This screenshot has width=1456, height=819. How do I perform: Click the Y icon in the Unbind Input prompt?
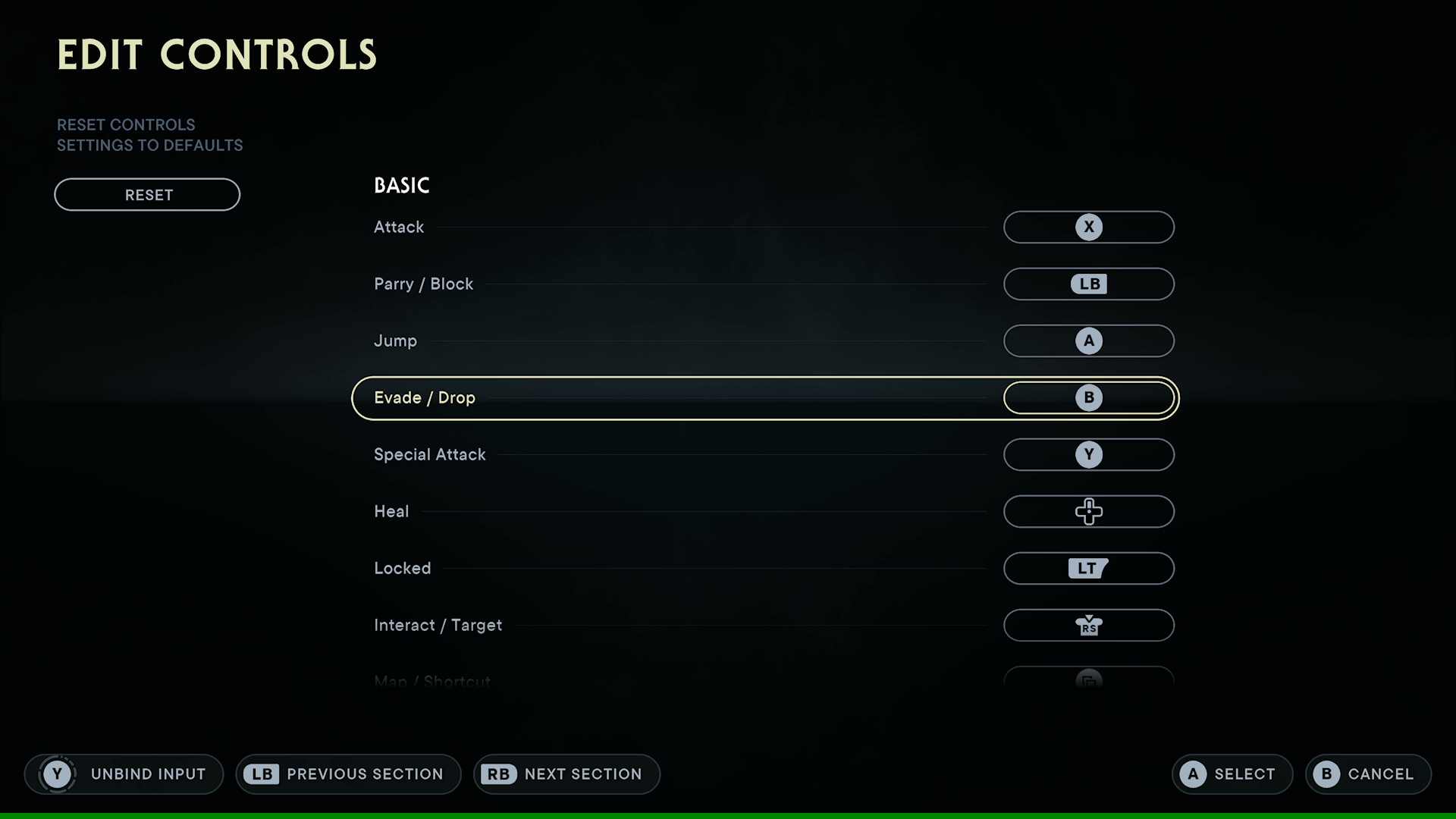(58, 774)
